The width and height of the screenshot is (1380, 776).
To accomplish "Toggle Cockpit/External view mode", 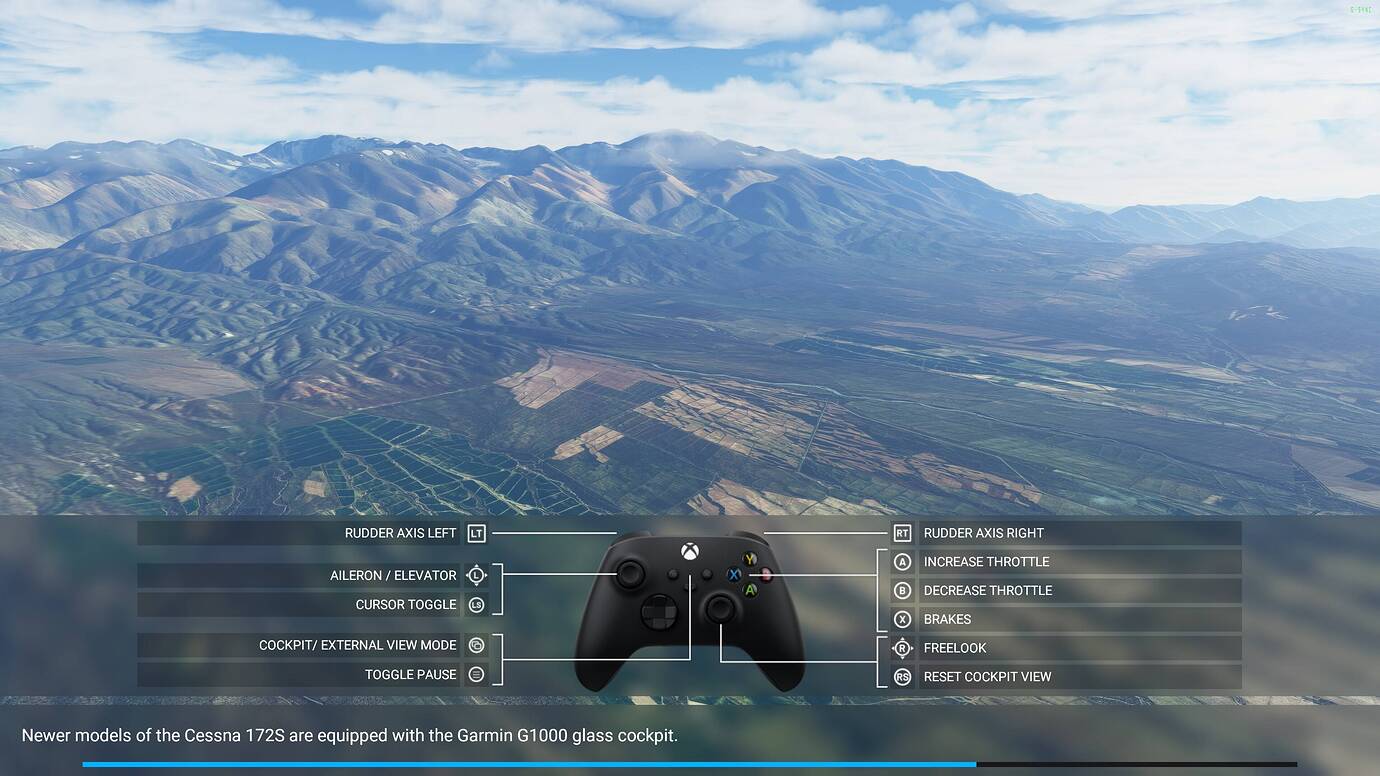I will pyautogui.click(x=475, y=645).
